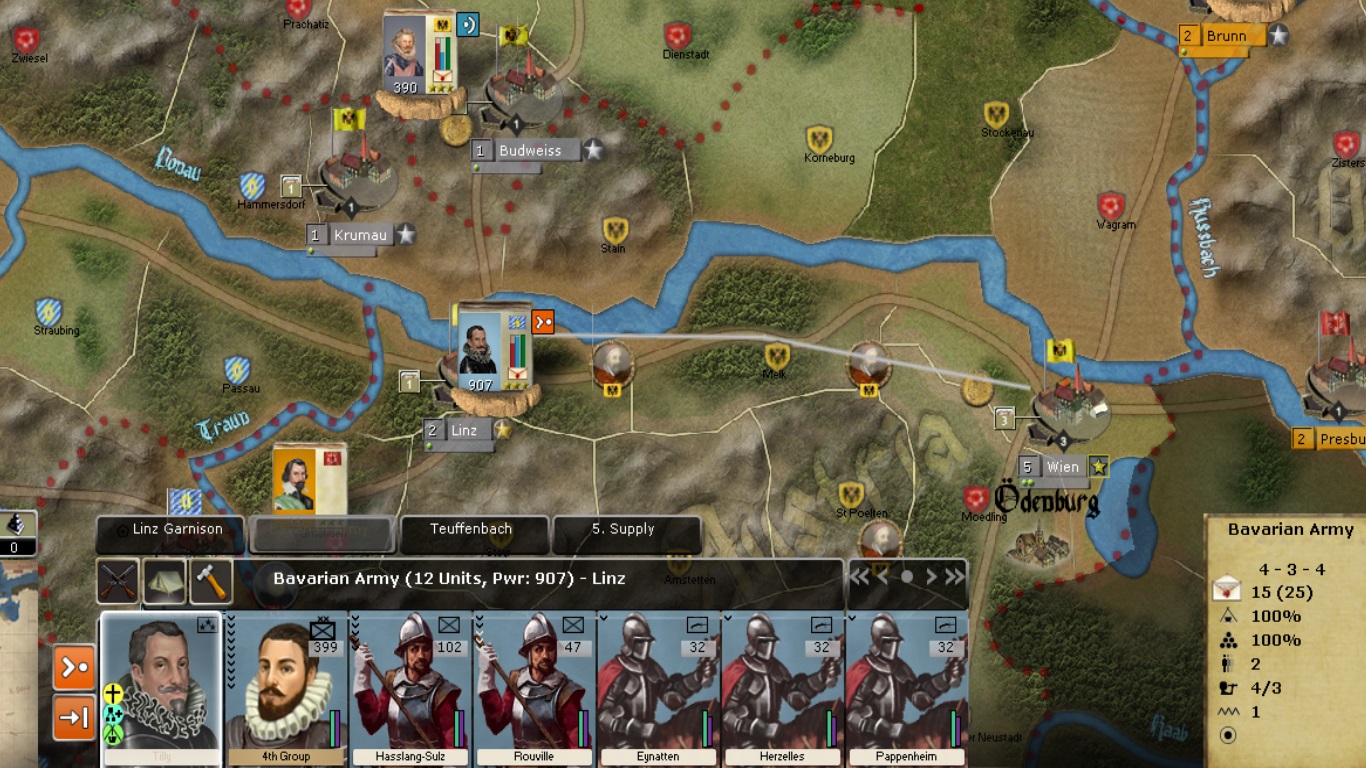This screenshot has width=1366, height=768.
Task: Collapse the chevron stack on Hasslang-Sulz card
Action: [x=356, y=628]
